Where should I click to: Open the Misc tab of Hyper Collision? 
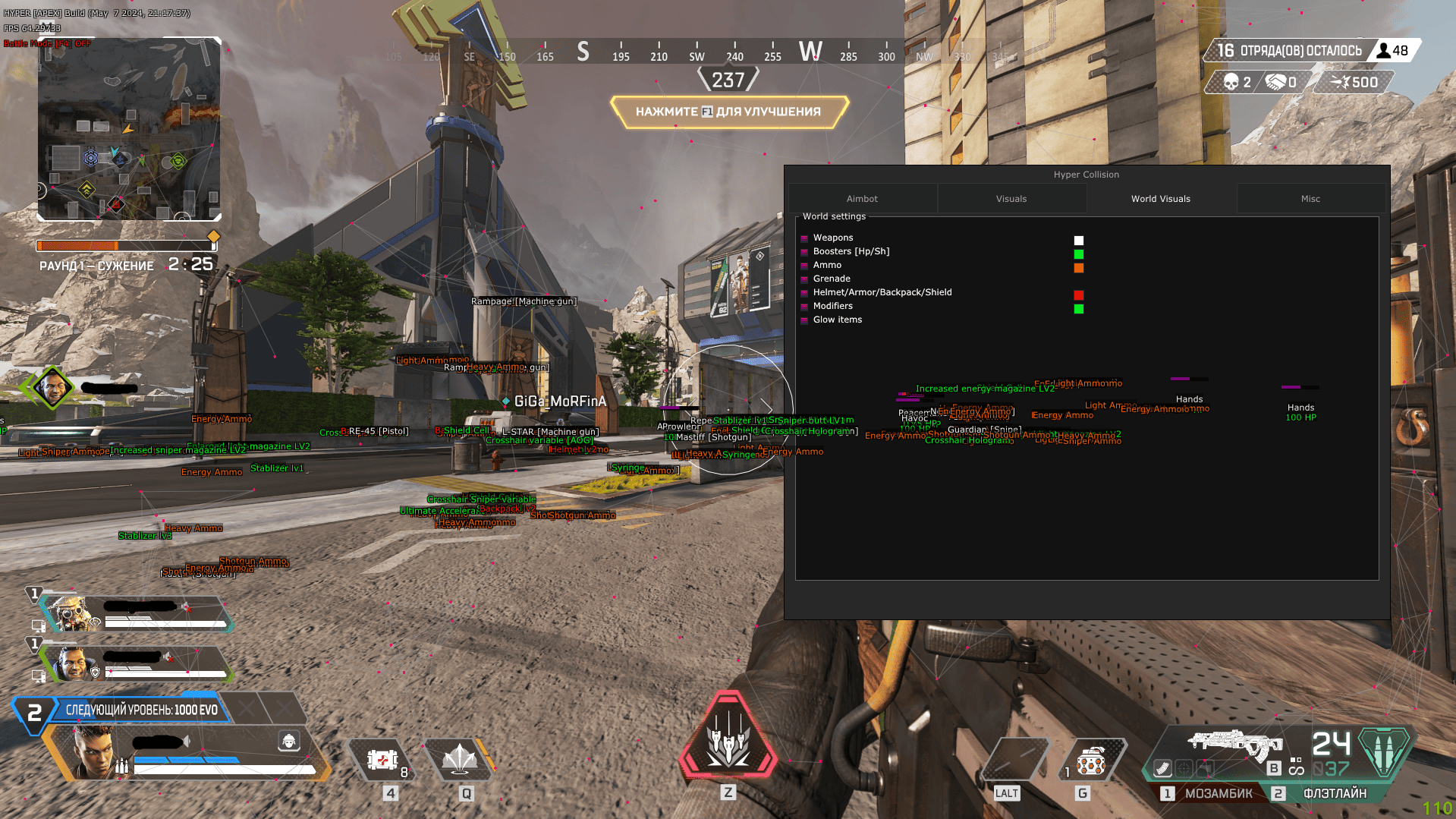1310,198
